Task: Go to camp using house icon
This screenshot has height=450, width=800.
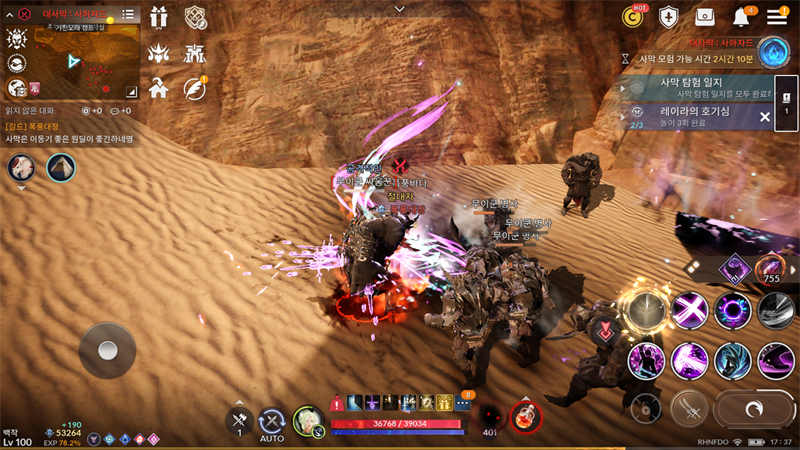Action: [x=158, y=88]
